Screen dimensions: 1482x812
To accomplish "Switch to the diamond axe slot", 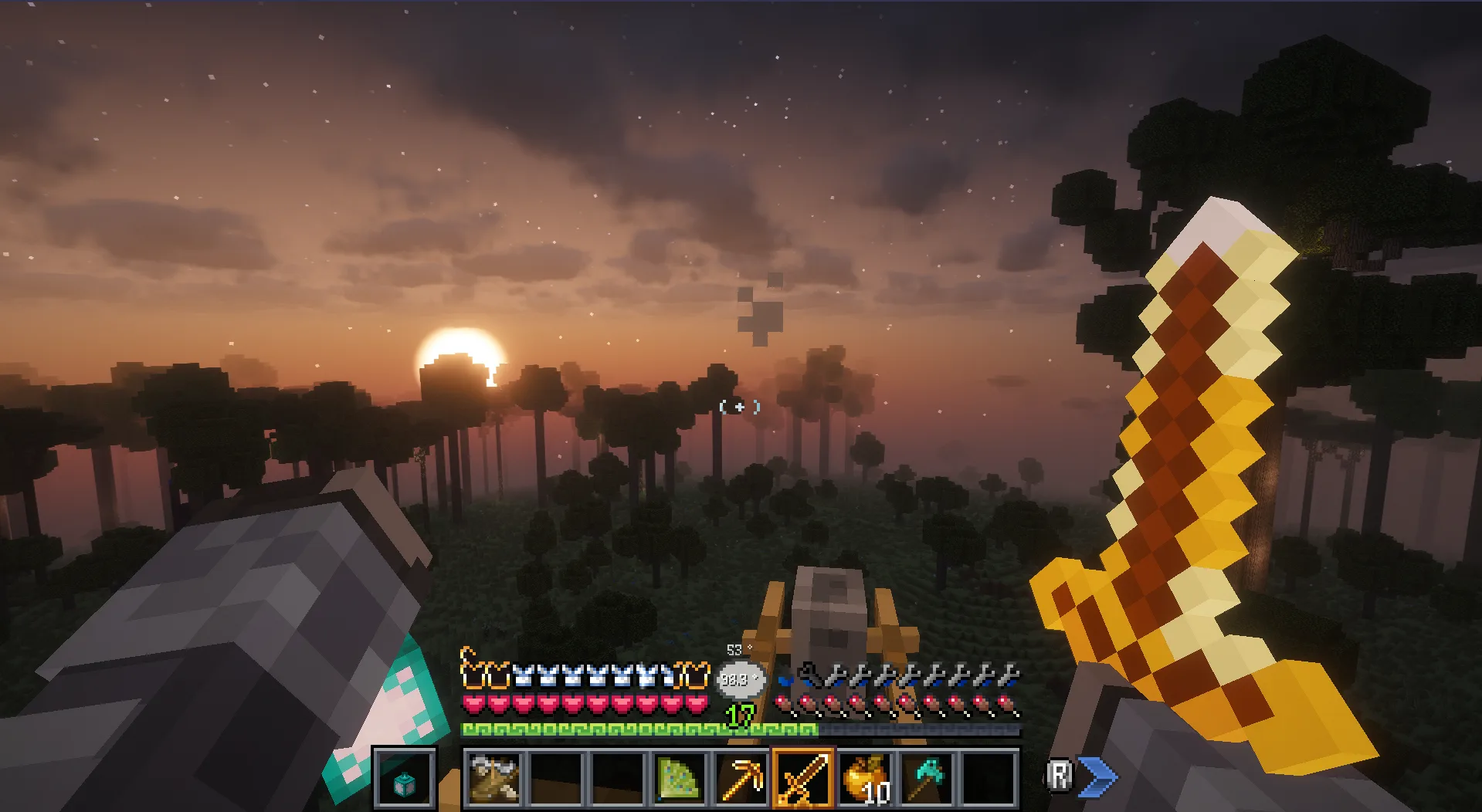I will (927, 778).
